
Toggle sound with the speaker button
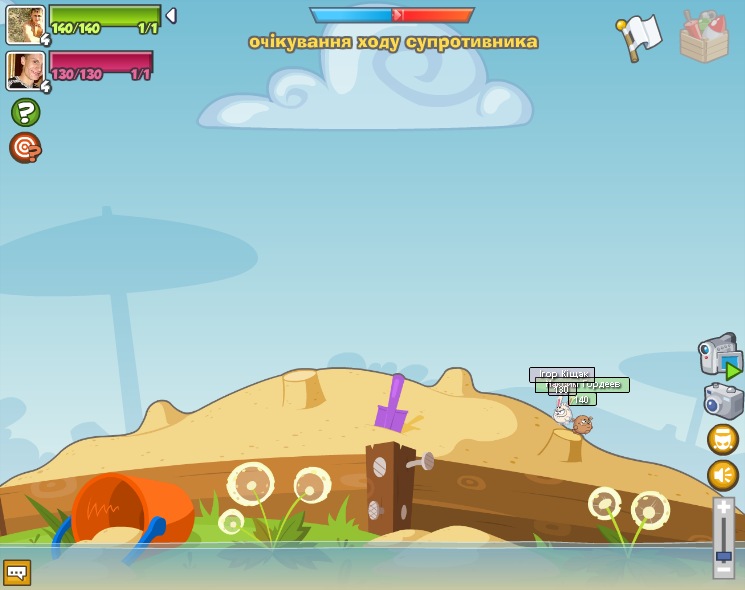[723, 474]
